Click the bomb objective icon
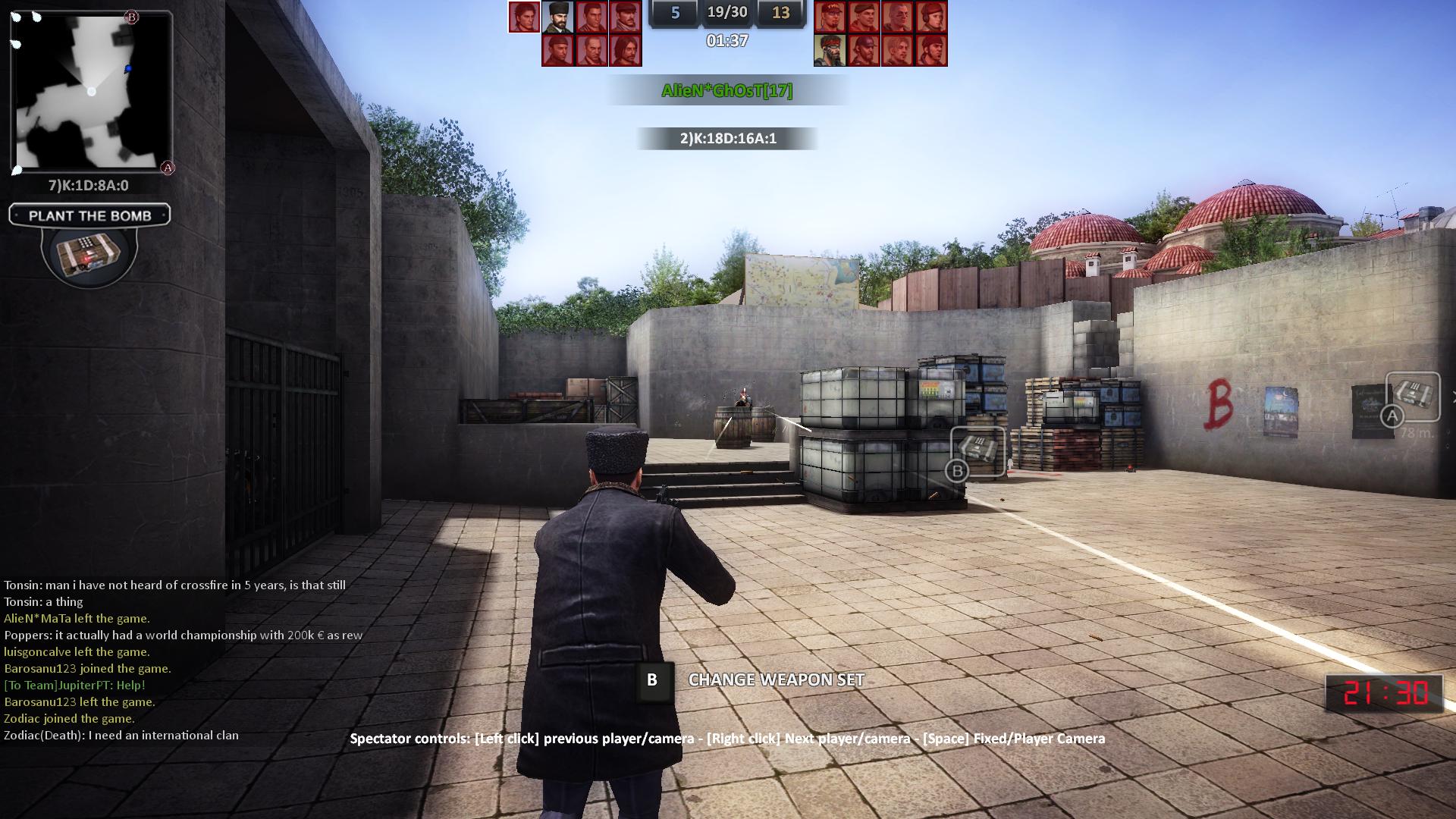This screenshot has height=819, width=1456. pos(89,253)
